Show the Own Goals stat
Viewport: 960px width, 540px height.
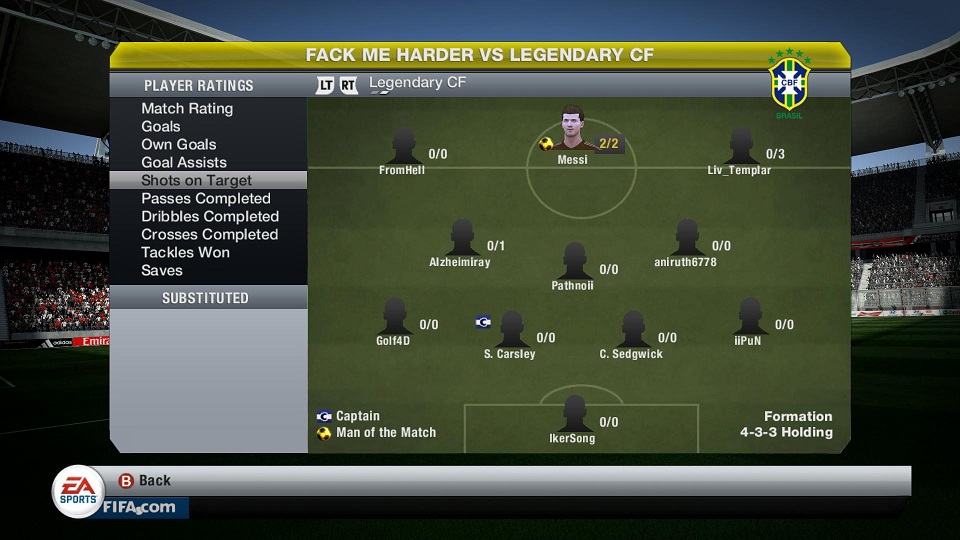pyautogui.click(x=178, y=144)
